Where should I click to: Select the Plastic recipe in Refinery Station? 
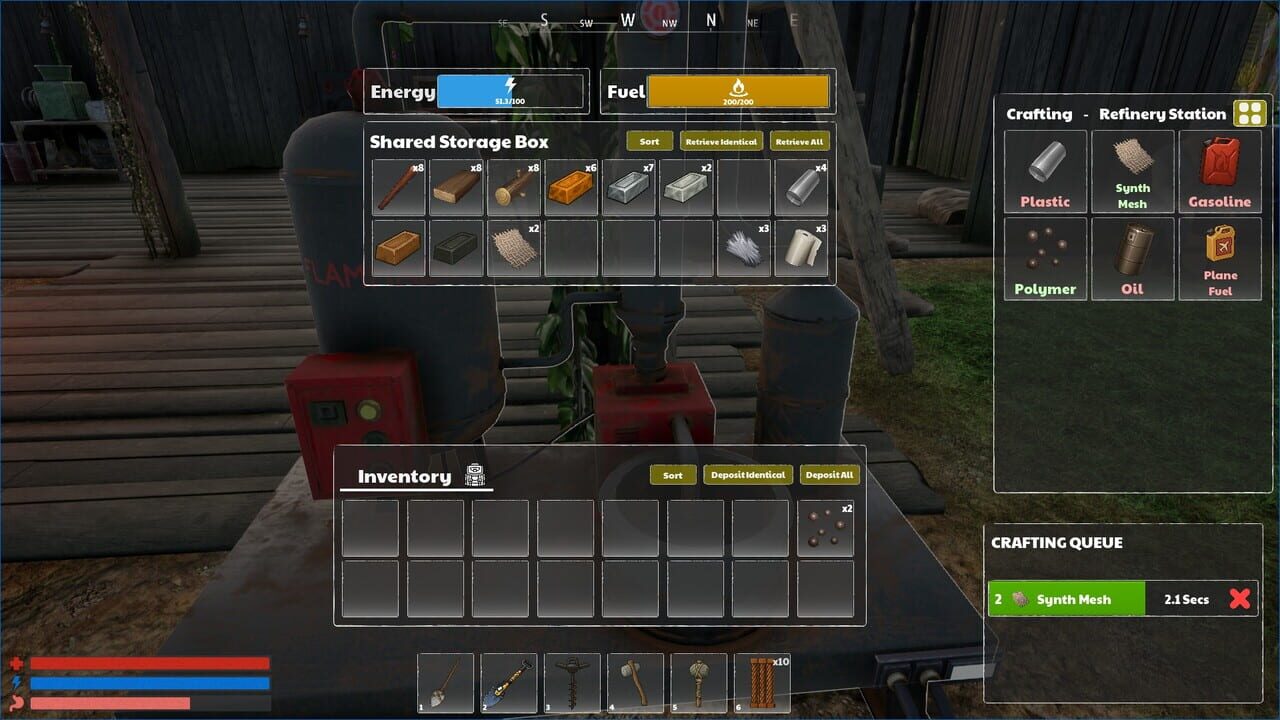1045,172
